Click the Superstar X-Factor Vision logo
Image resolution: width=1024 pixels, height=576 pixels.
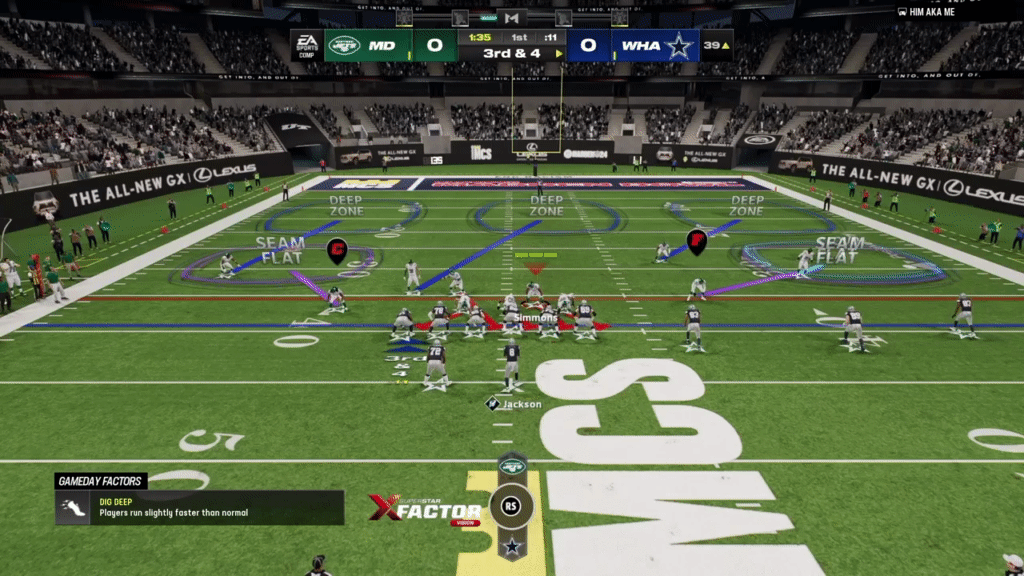pos(425,508)
